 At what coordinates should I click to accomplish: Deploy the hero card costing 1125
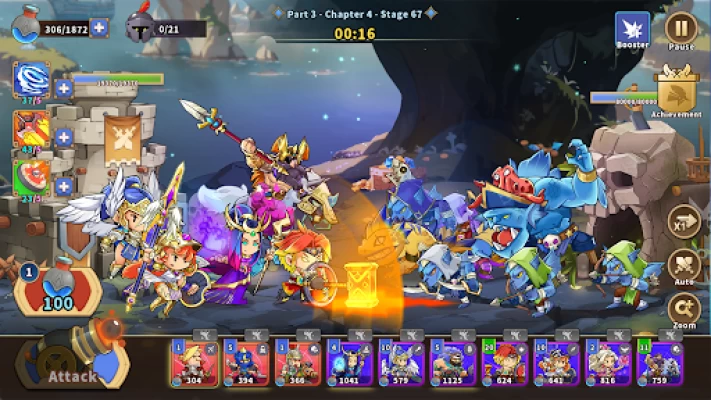[449, 362]
